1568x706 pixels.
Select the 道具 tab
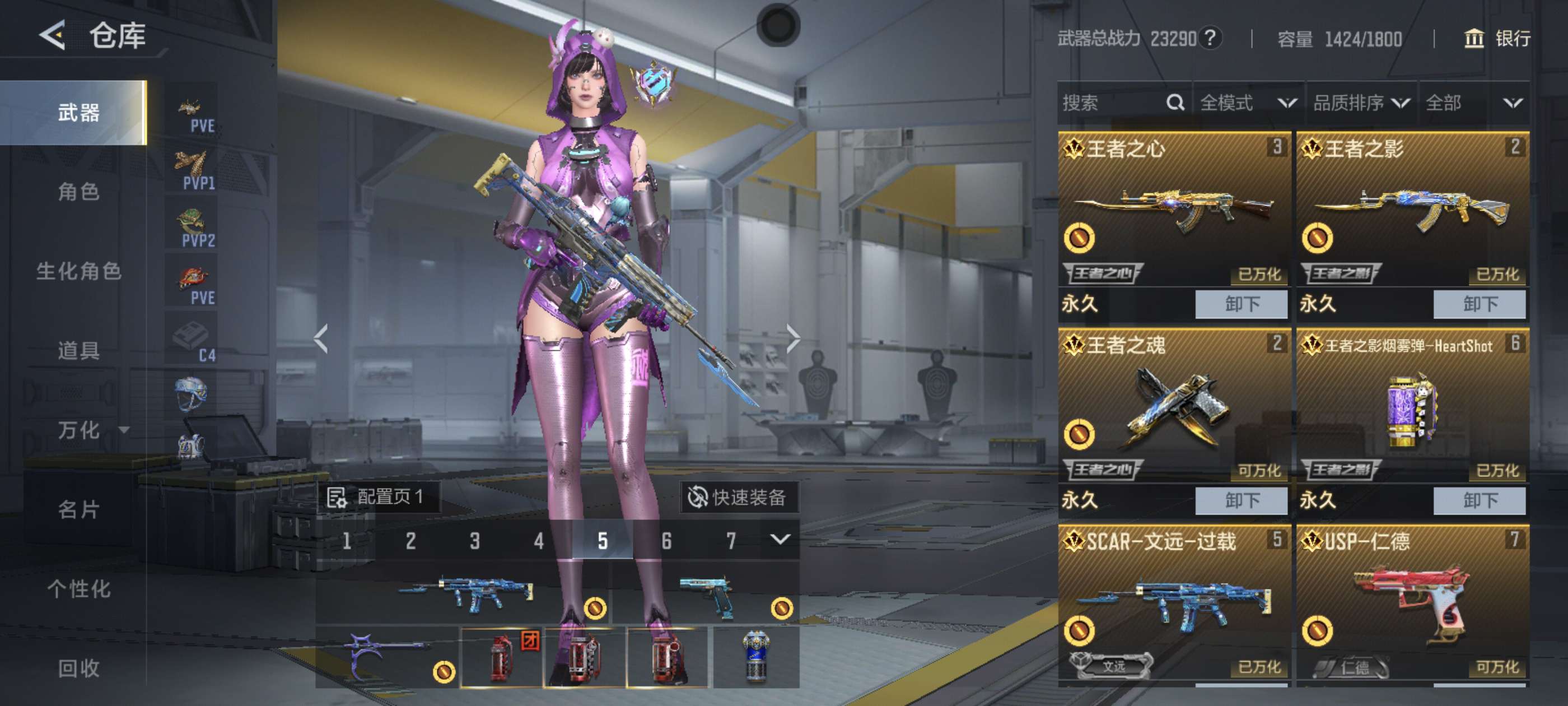pyautogui.click(x=78, y=350)
